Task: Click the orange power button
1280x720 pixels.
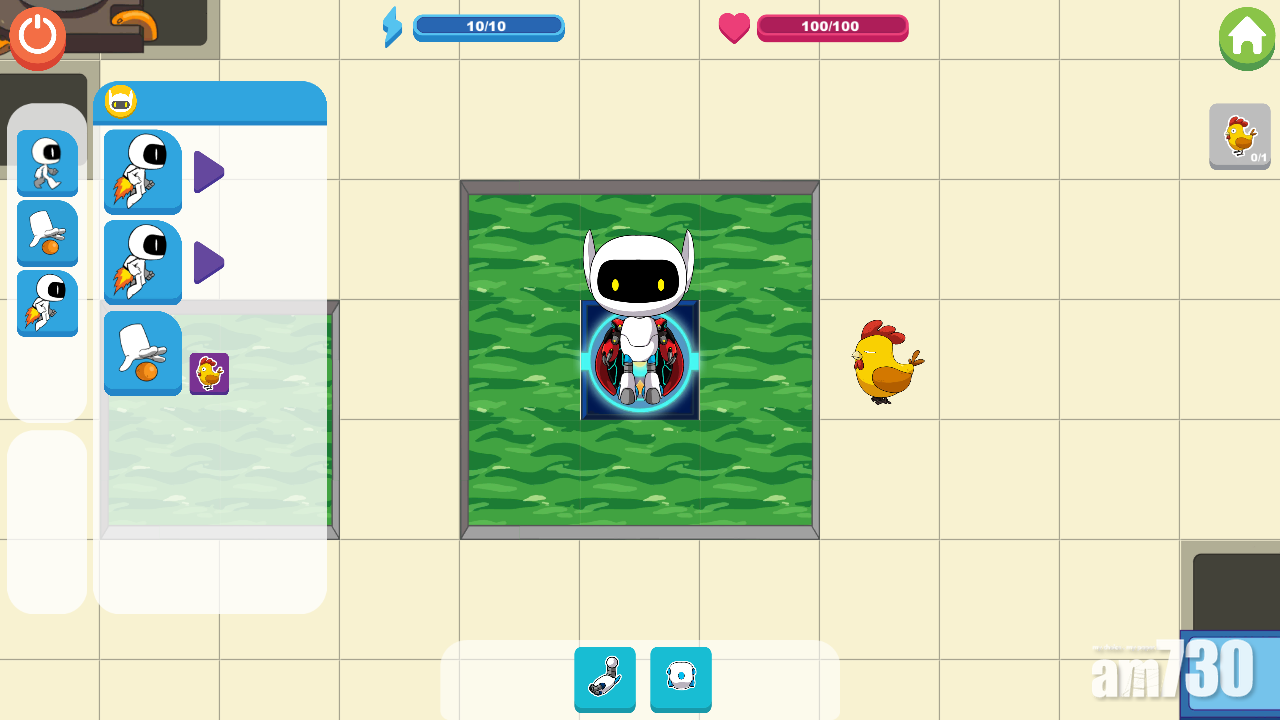Action: coord(38,36)
